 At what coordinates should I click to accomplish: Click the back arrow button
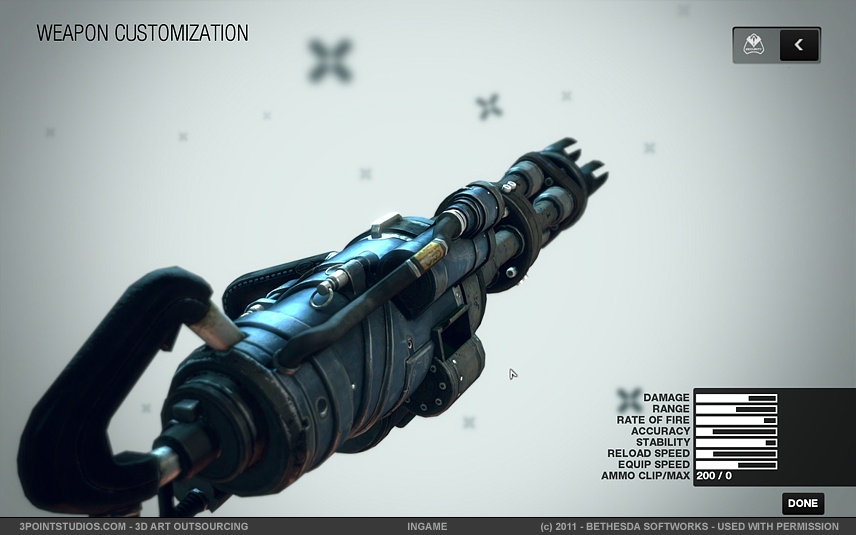coord(798,45)
